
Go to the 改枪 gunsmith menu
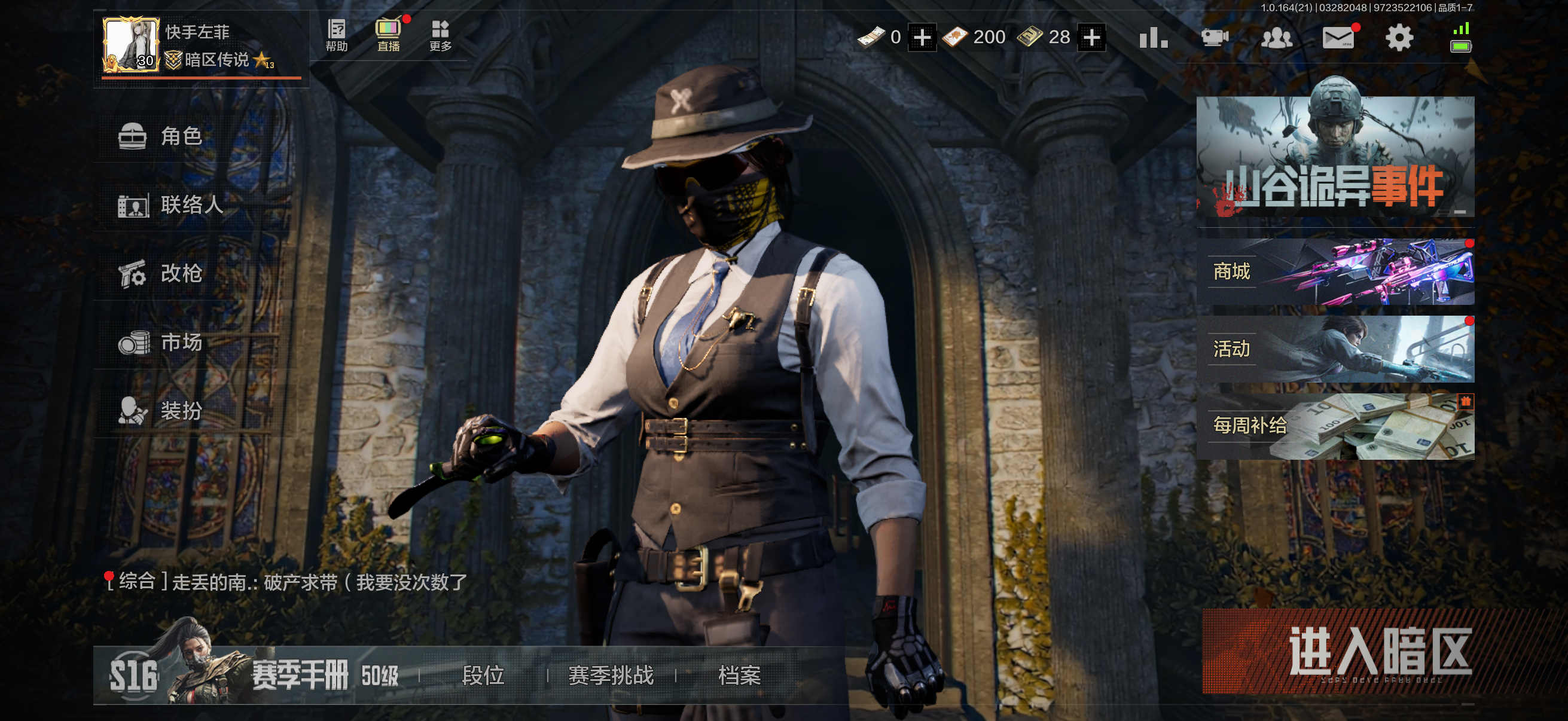point(181,273)
